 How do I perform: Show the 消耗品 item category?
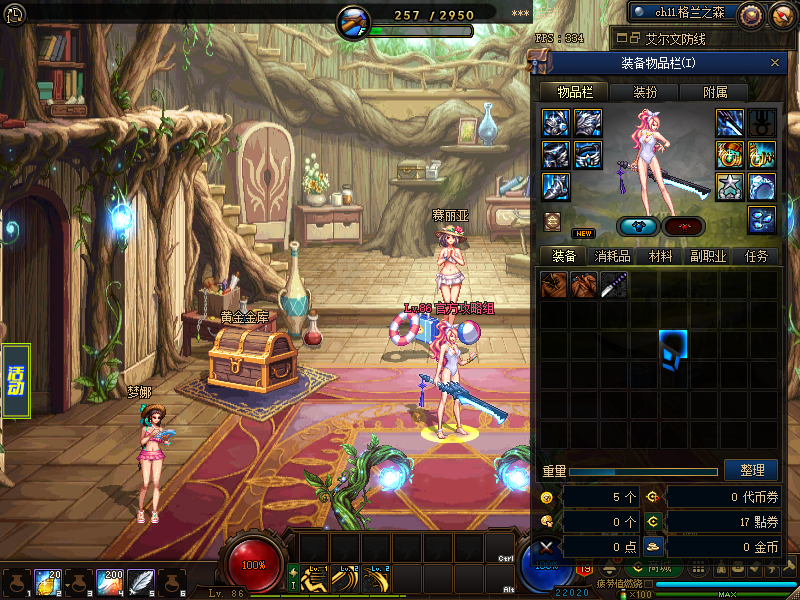click(611, 256)
